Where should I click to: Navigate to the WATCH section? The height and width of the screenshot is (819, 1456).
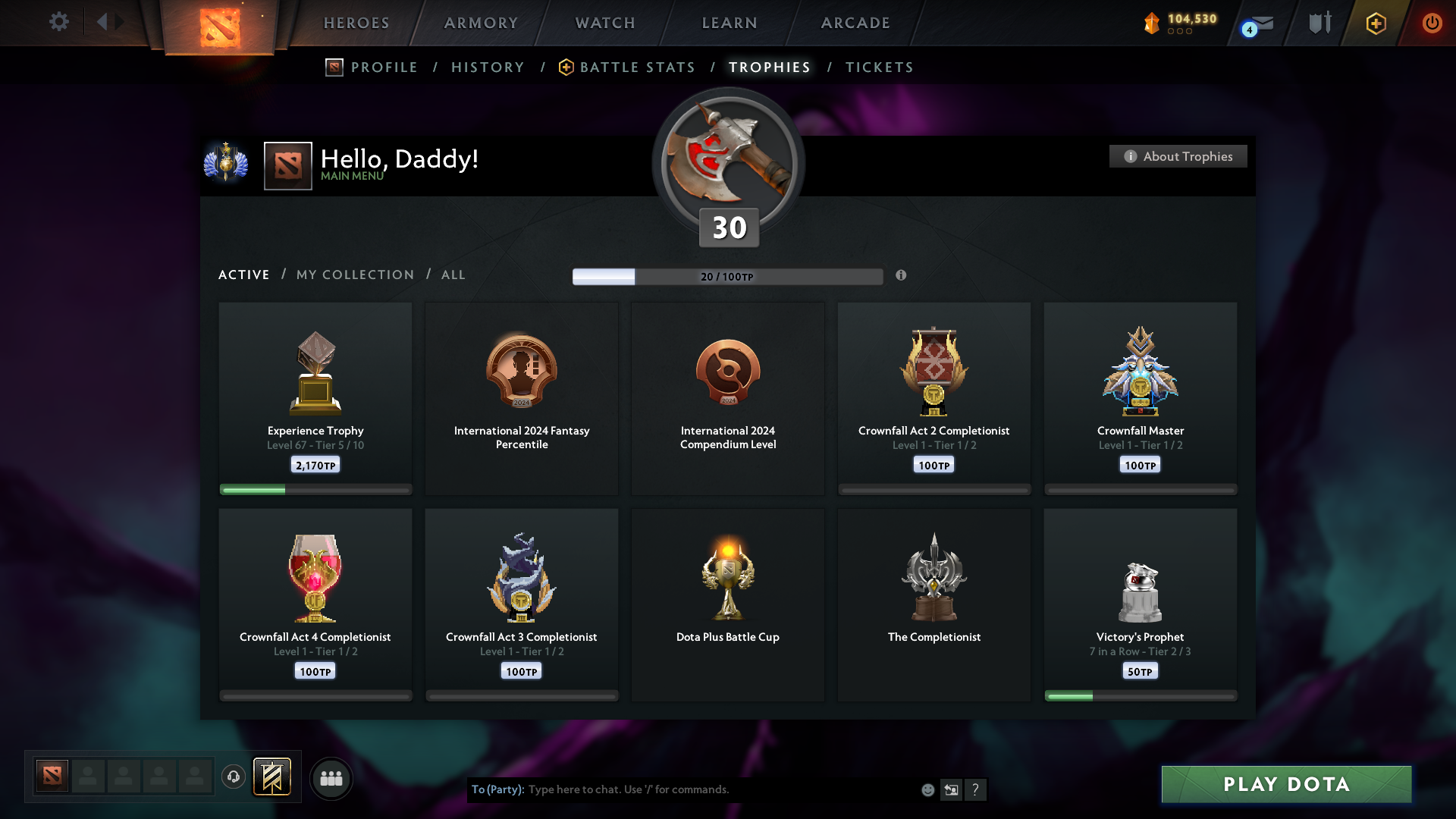pyautogui.click(x=604, y=23)
